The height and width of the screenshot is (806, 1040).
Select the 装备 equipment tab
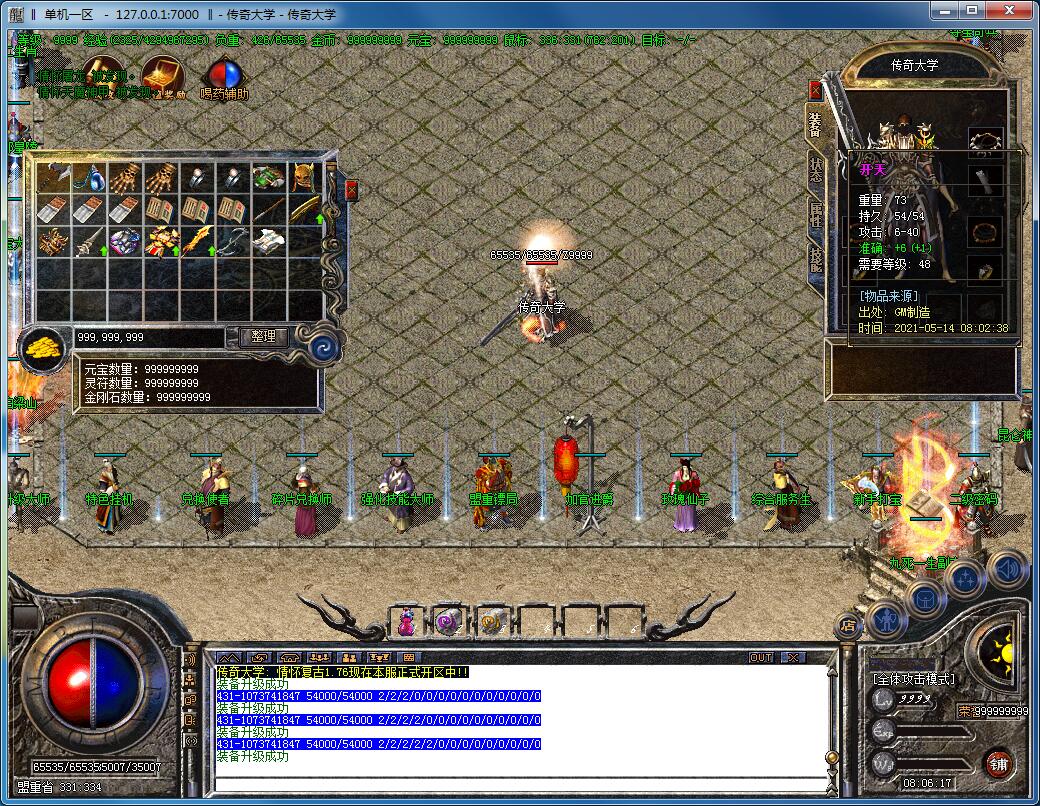point(816,125)
